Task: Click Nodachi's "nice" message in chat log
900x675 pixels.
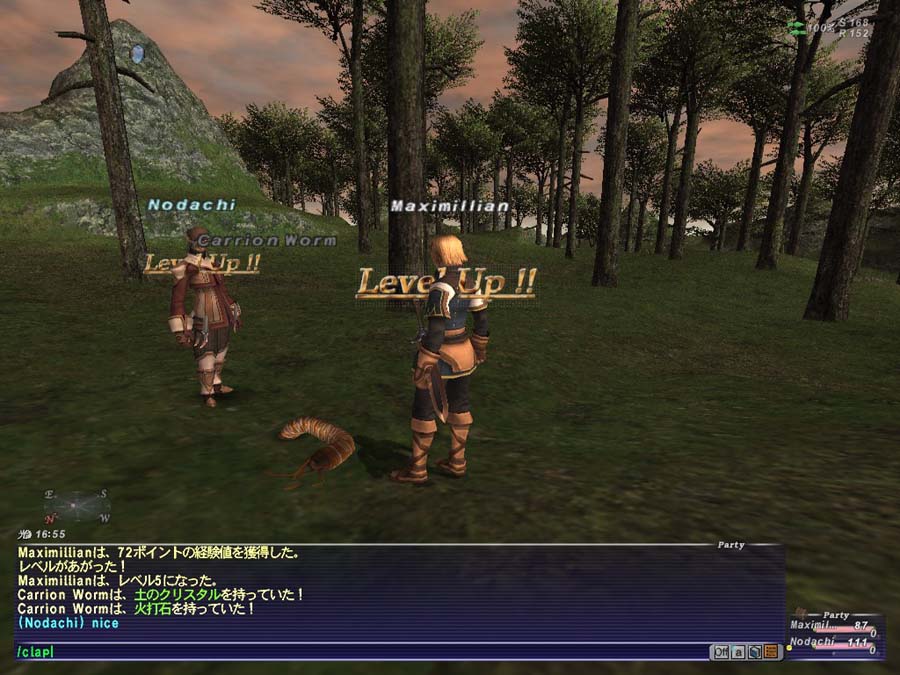Action: (68, 623)
